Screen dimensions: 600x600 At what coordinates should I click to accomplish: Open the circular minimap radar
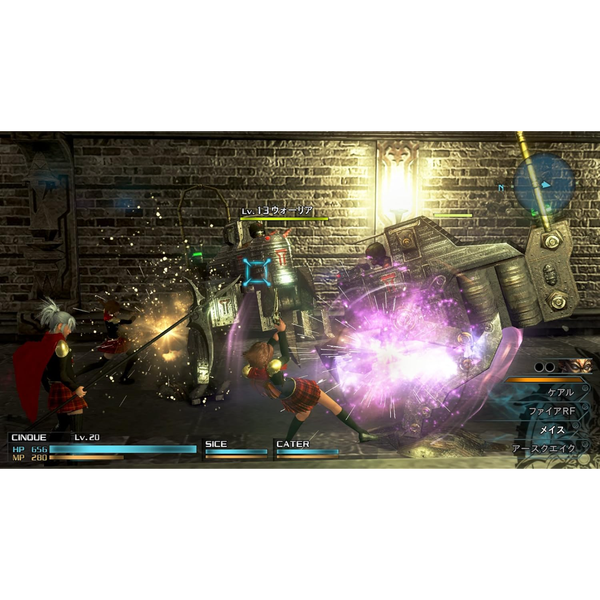pyautogui.click(x=544, y=183)
